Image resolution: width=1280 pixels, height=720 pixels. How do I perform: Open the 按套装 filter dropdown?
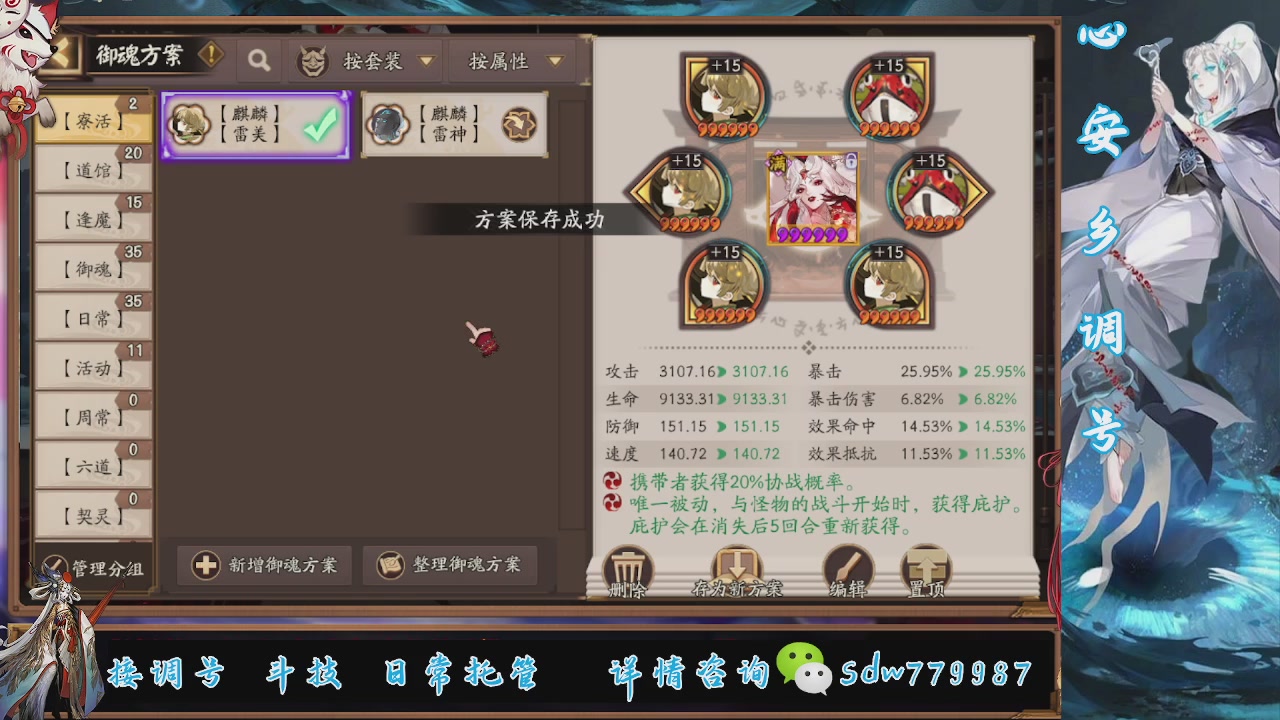click(387, 61)
